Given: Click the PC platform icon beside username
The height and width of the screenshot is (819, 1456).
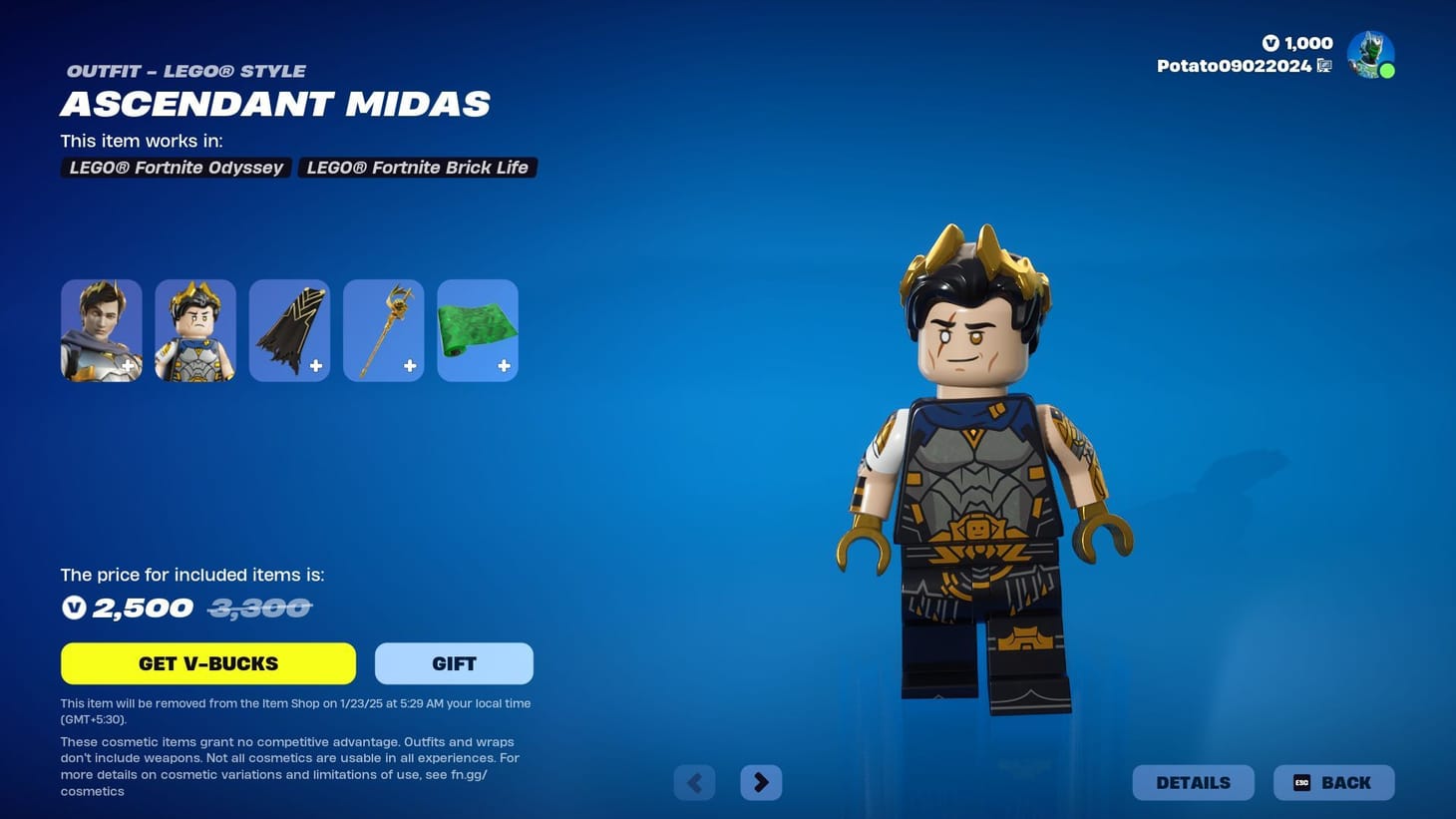Looking at the screenshot, I should tap(1324, 65).
